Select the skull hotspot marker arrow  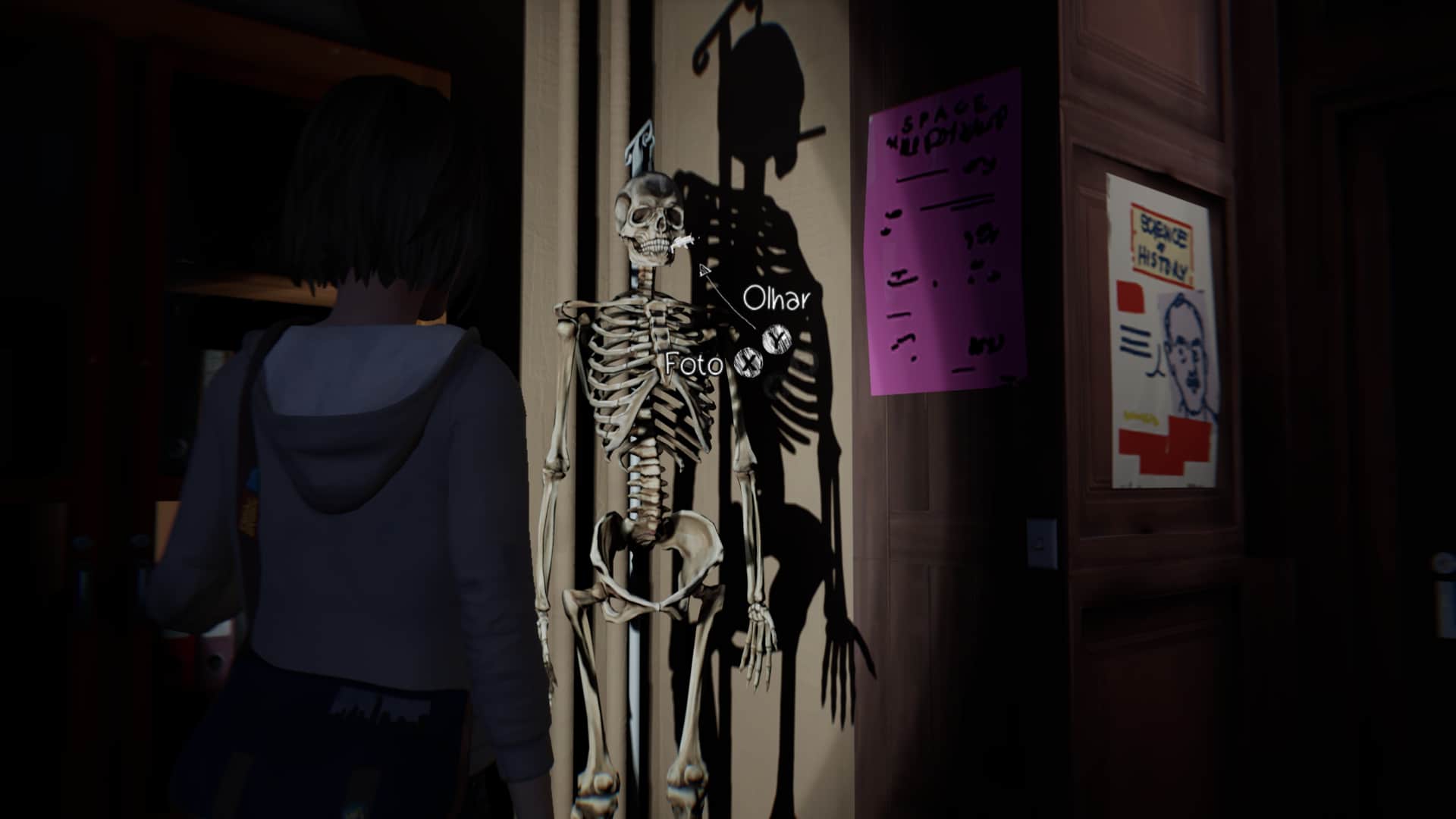[x=704, y=271]
